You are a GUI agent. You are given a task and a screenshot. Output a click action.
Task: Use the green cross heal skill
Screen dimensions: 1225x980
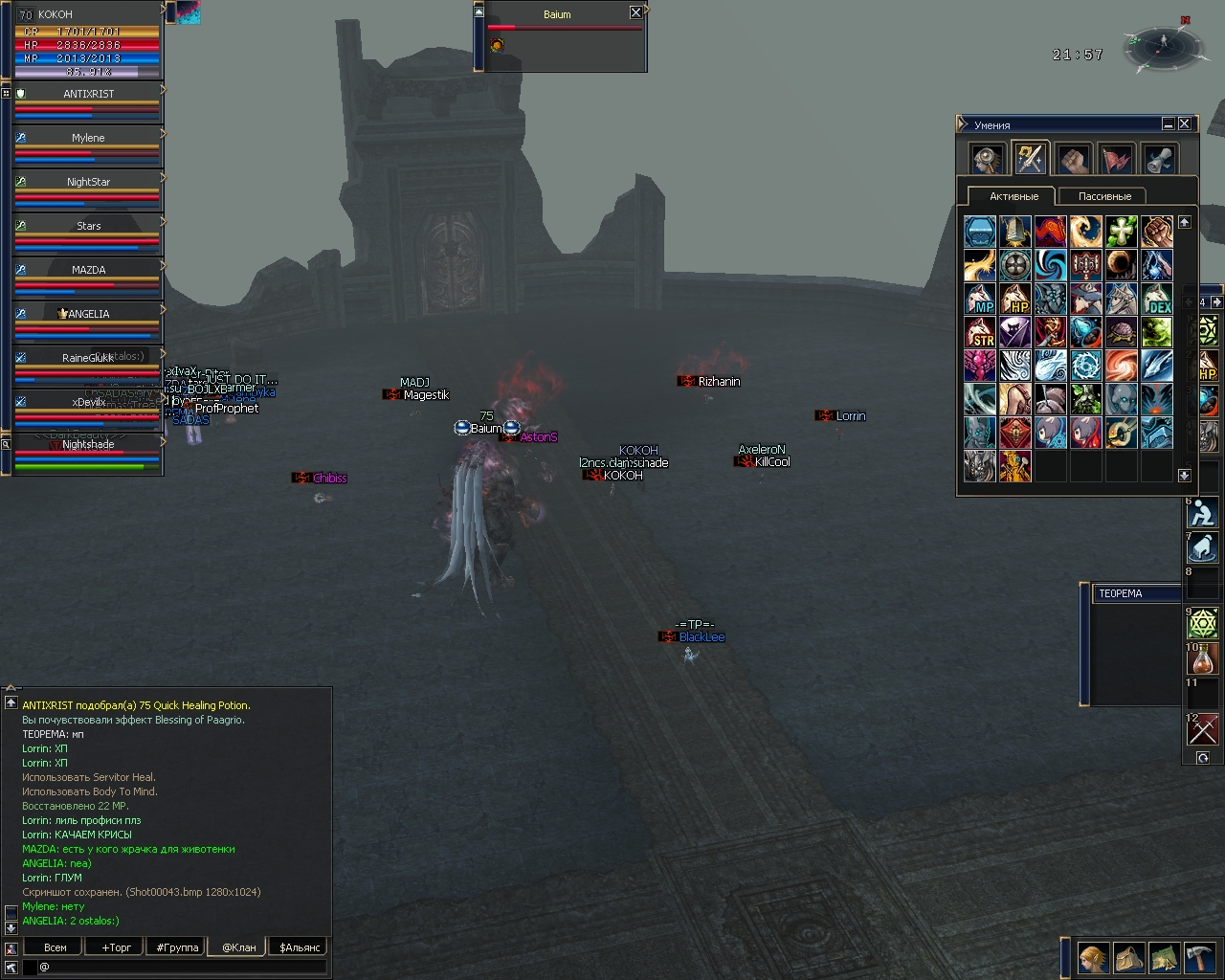(x=1121, y=231)
